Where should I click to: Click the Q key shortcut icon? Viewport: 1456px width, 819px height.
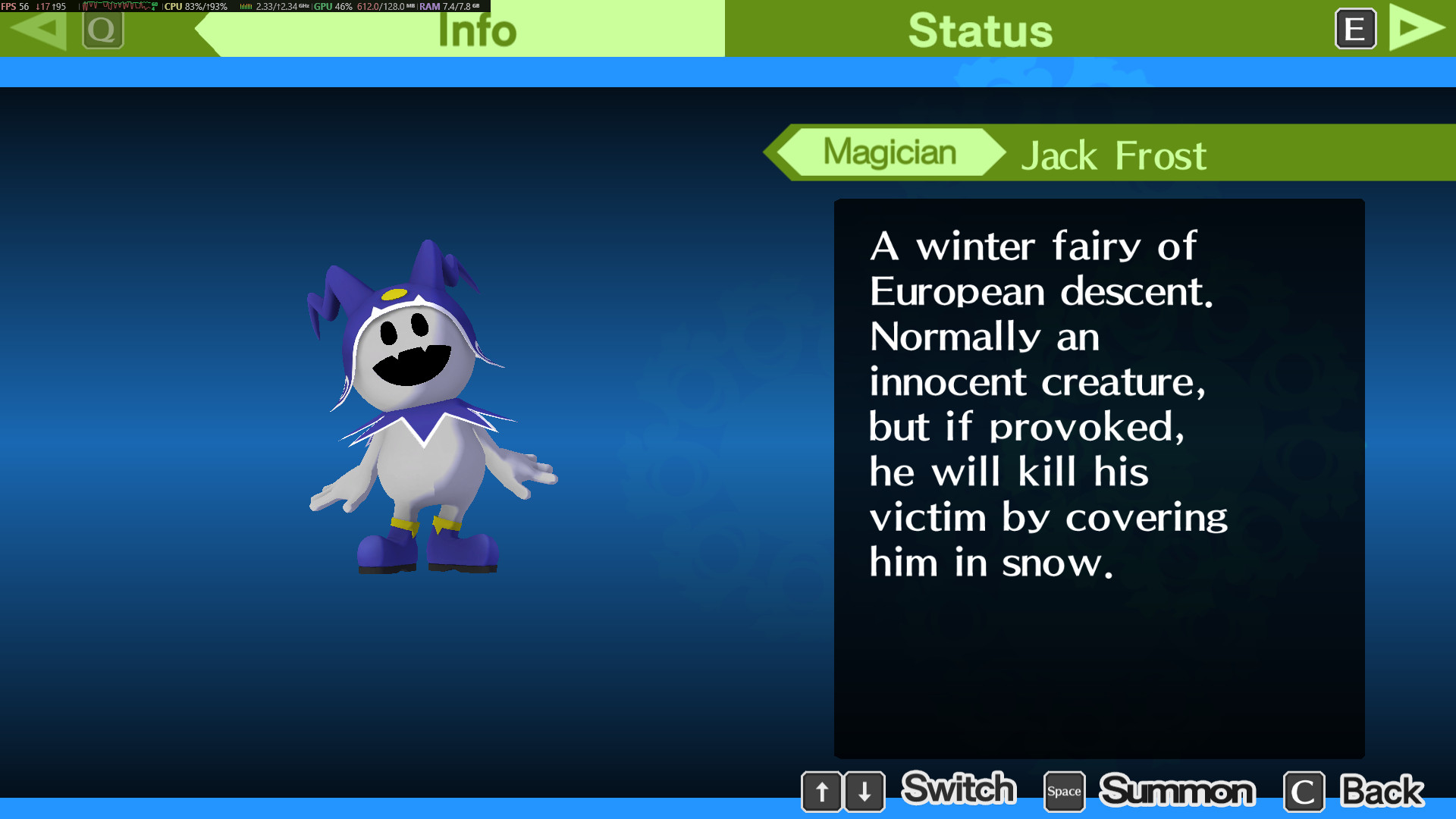point(103,30)
